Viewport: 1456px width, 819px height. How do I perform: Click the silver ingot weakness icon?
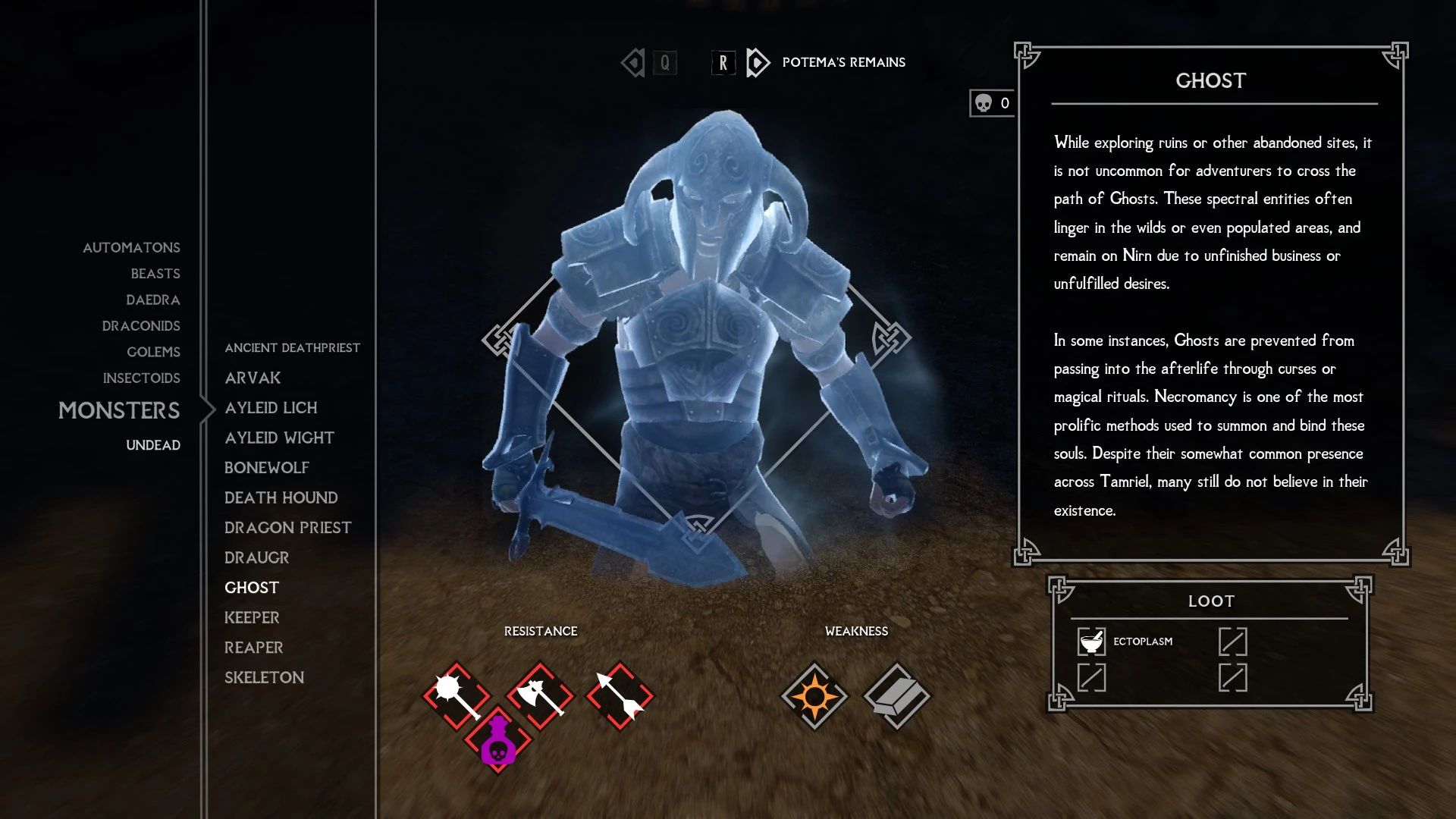coord(896,695)
